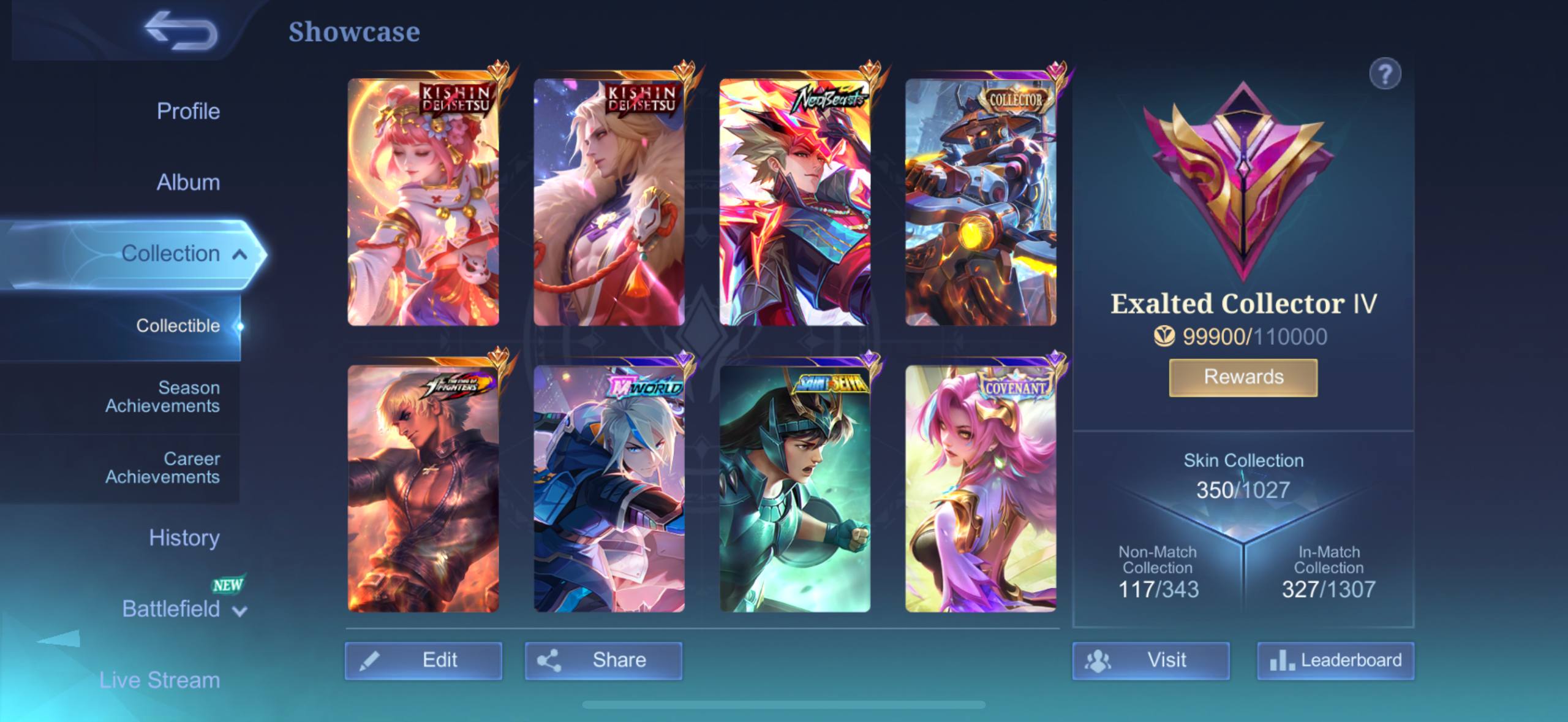Go back using the return arrow

pyautogui.click(x=181, y=31)
